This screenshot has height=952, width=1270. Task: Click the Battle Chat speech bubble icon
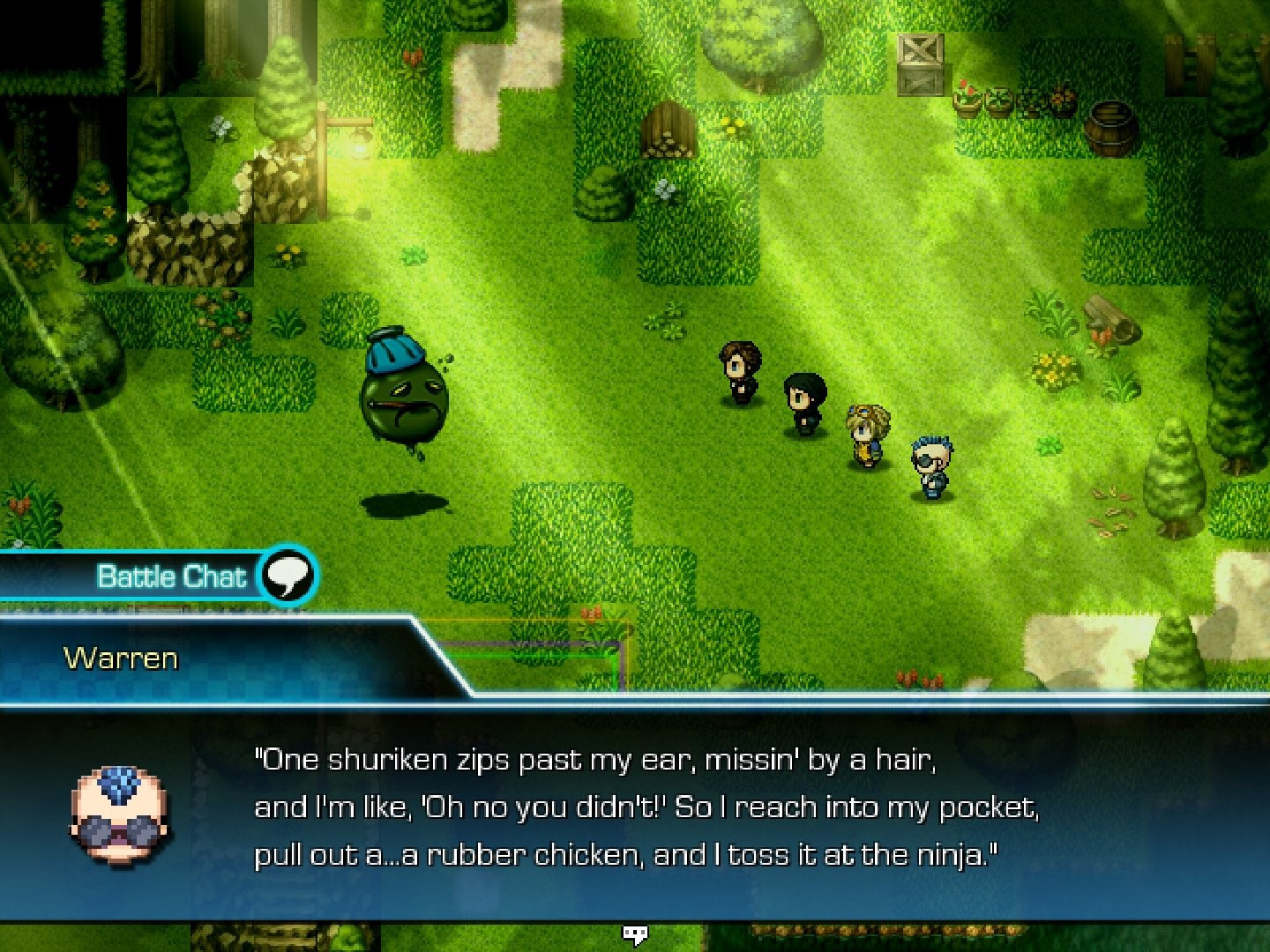coord(288,576)
